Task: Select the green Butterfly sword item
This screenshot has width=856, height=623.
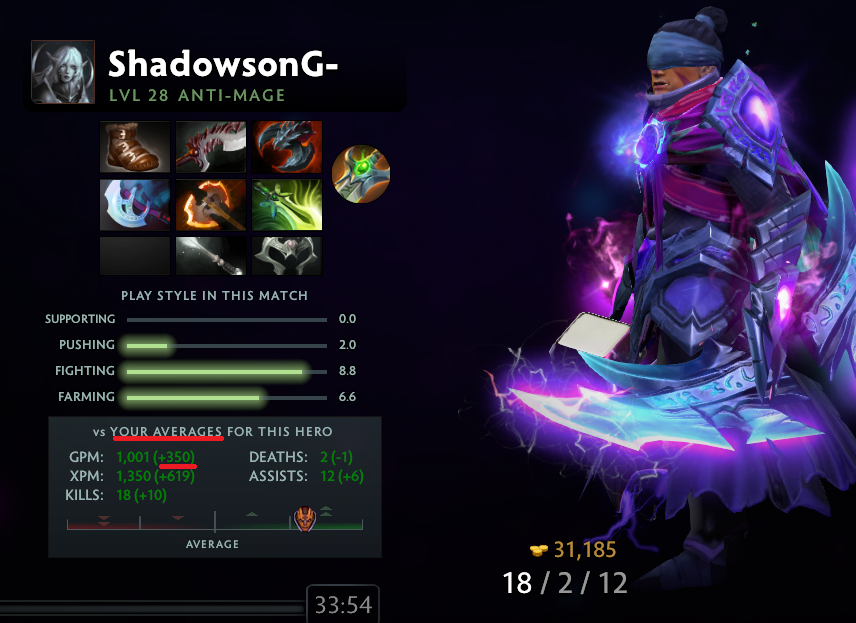Action: 287,204
